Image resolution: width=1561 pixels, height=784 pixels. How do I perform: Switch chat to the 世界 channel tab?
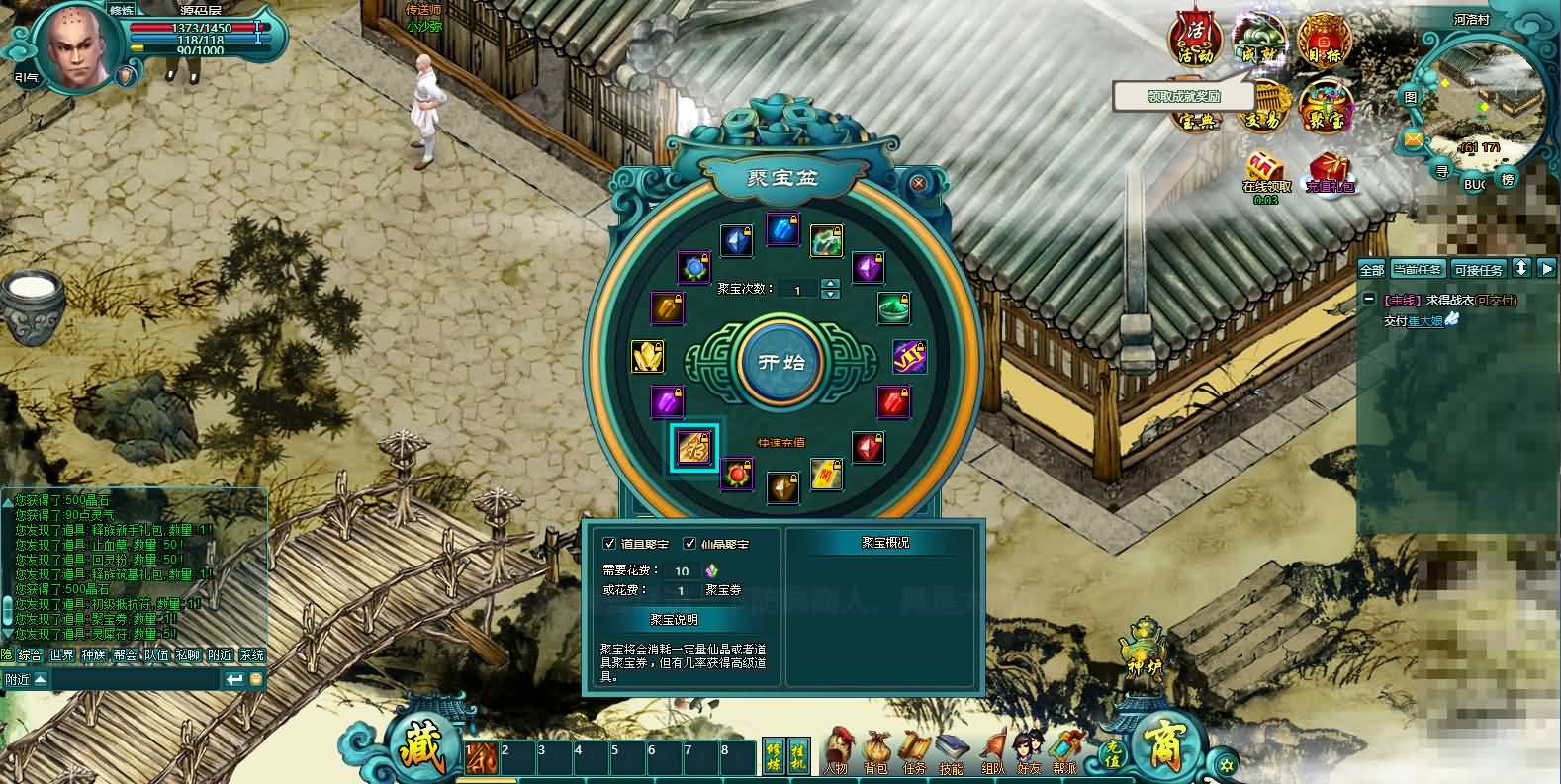(61, 655)
